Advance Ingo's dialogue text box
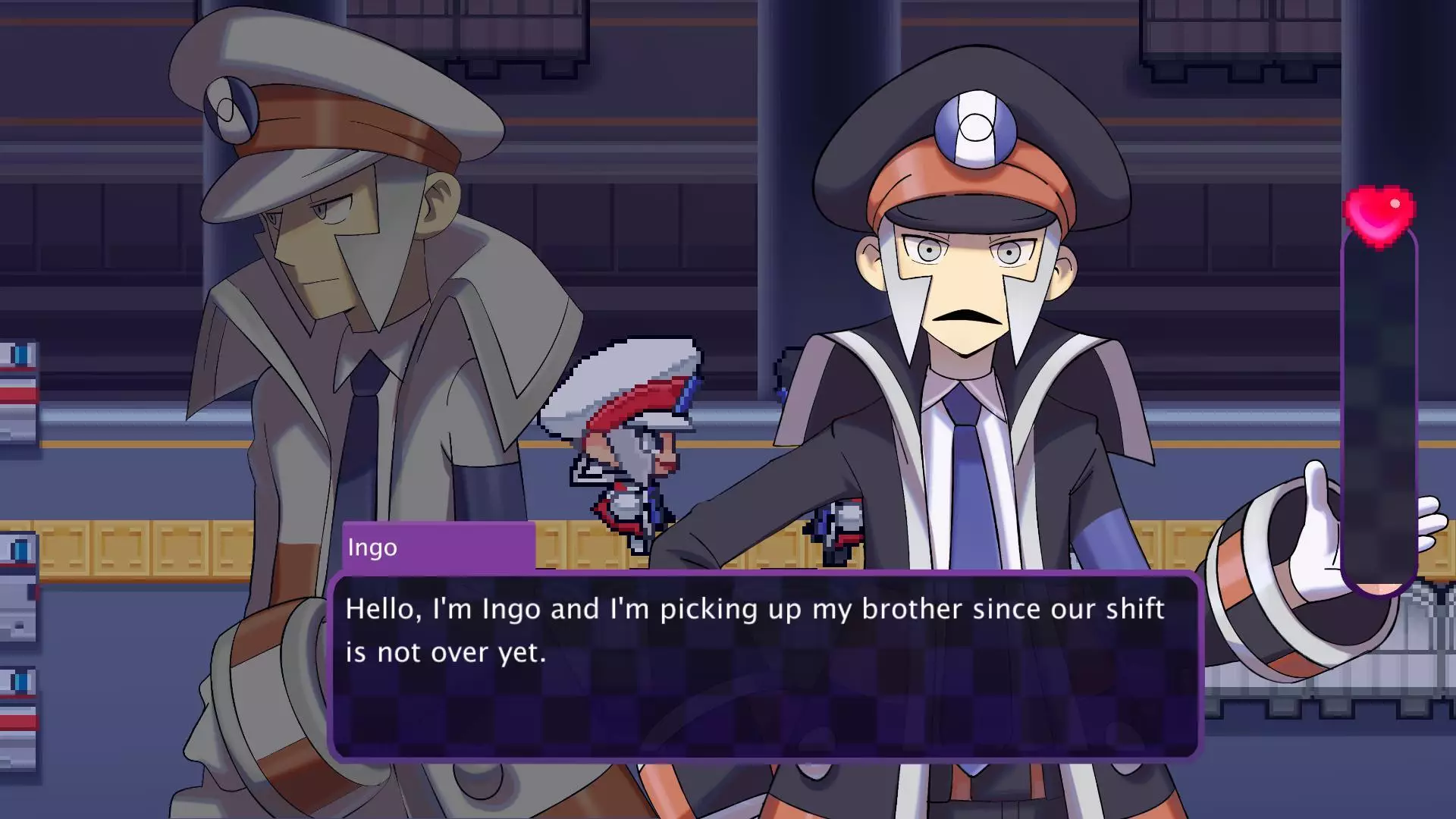This screenshot has height=819, width=1456. (x=764, y=666)
